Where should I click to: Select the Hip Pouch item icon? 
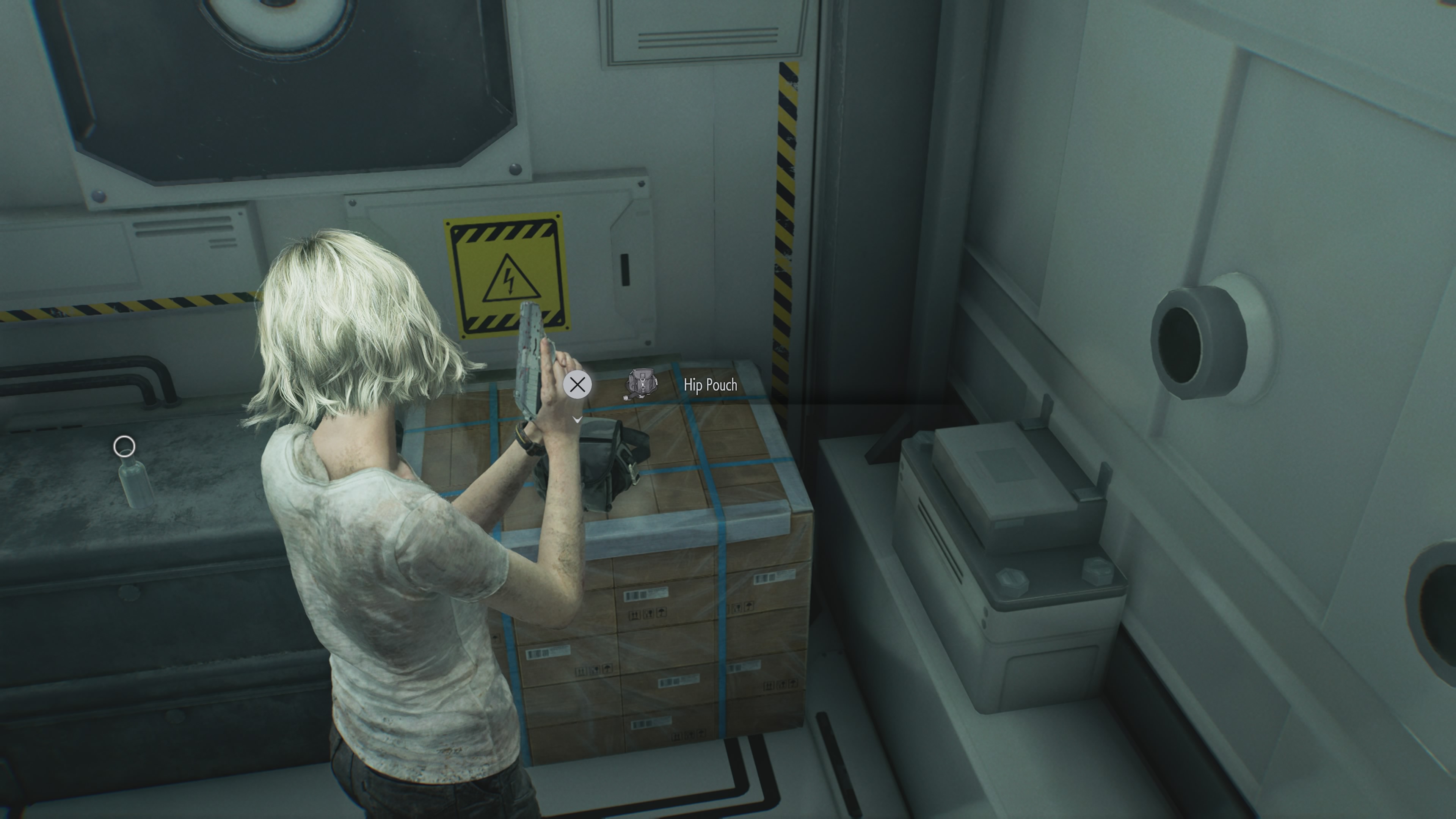point(641,384)
